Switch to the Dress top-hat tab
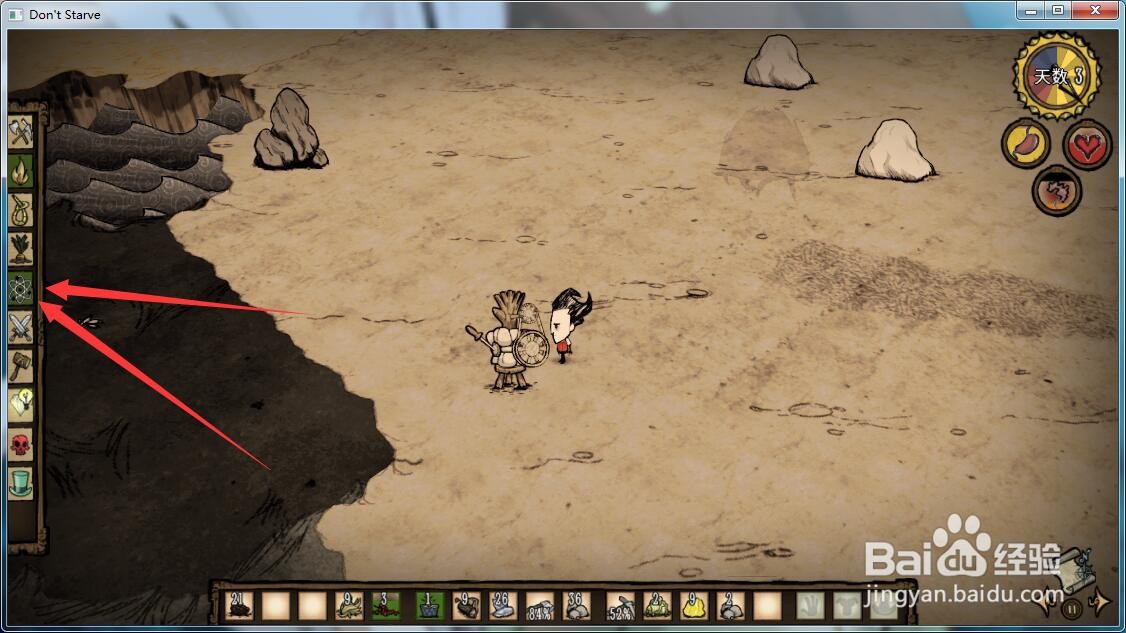 21,484
